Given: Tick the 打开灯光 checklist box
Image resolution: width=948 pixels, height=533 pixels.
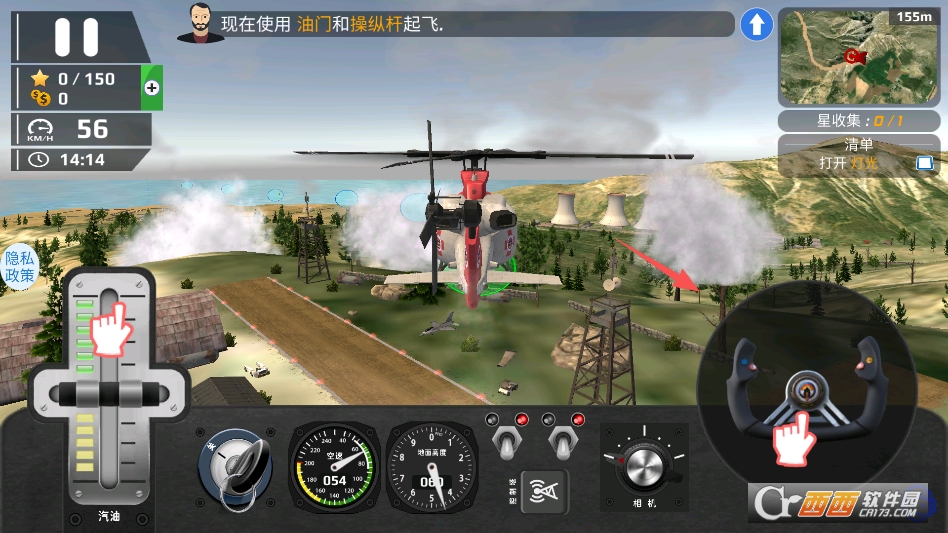Looking at the screenshot, I should (924, 163).
